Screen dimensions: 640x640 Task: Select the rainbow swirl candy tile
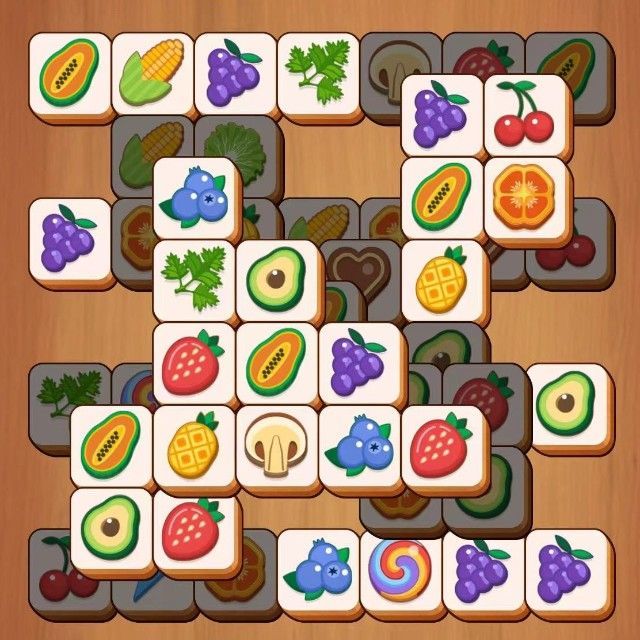coord(399,571)
